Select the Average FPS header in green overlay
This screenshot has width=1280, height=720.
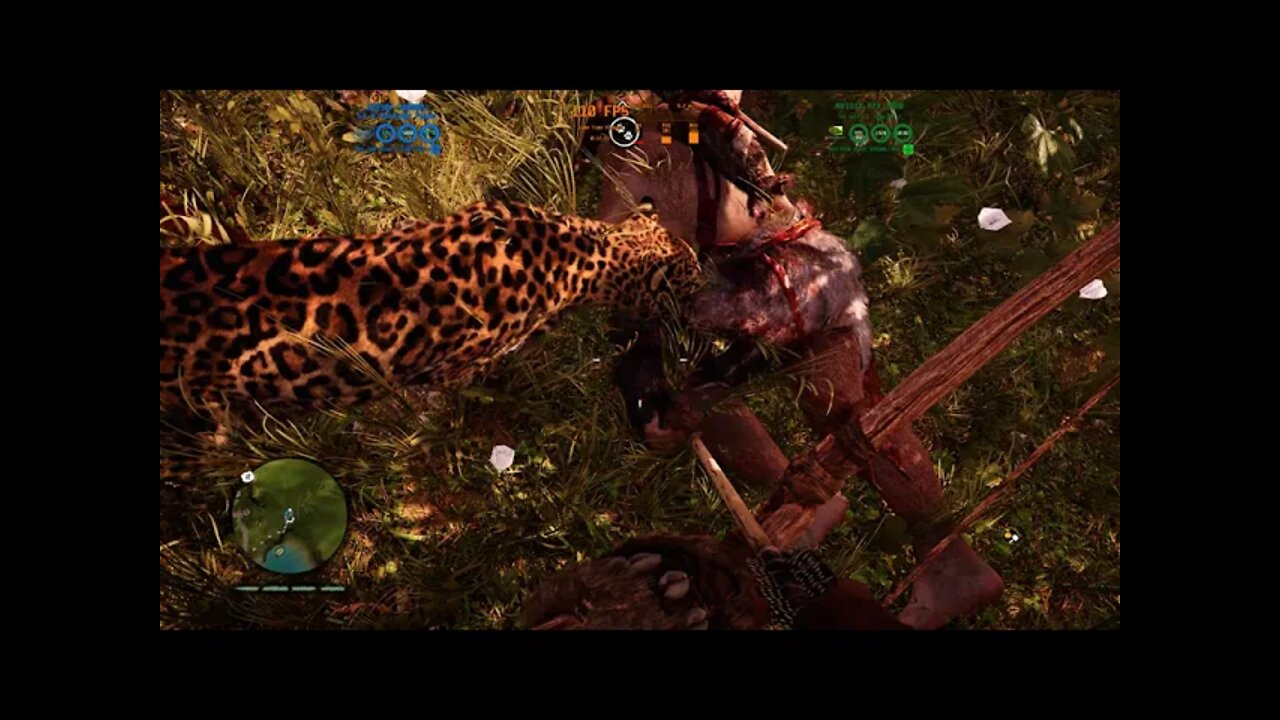[869, 105]
